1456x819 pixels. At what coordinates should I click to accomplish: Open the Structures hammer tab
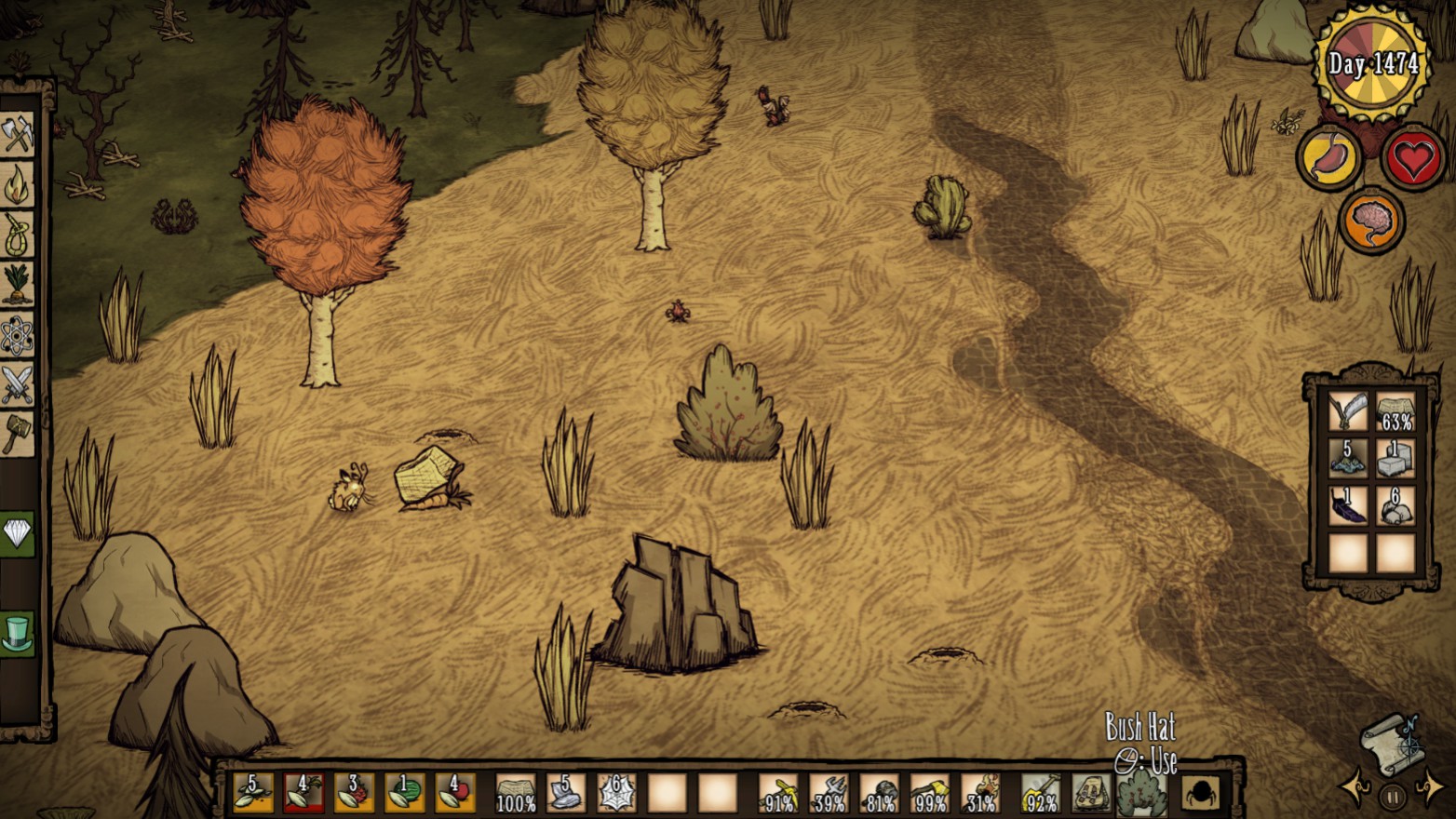coord(17,433)
